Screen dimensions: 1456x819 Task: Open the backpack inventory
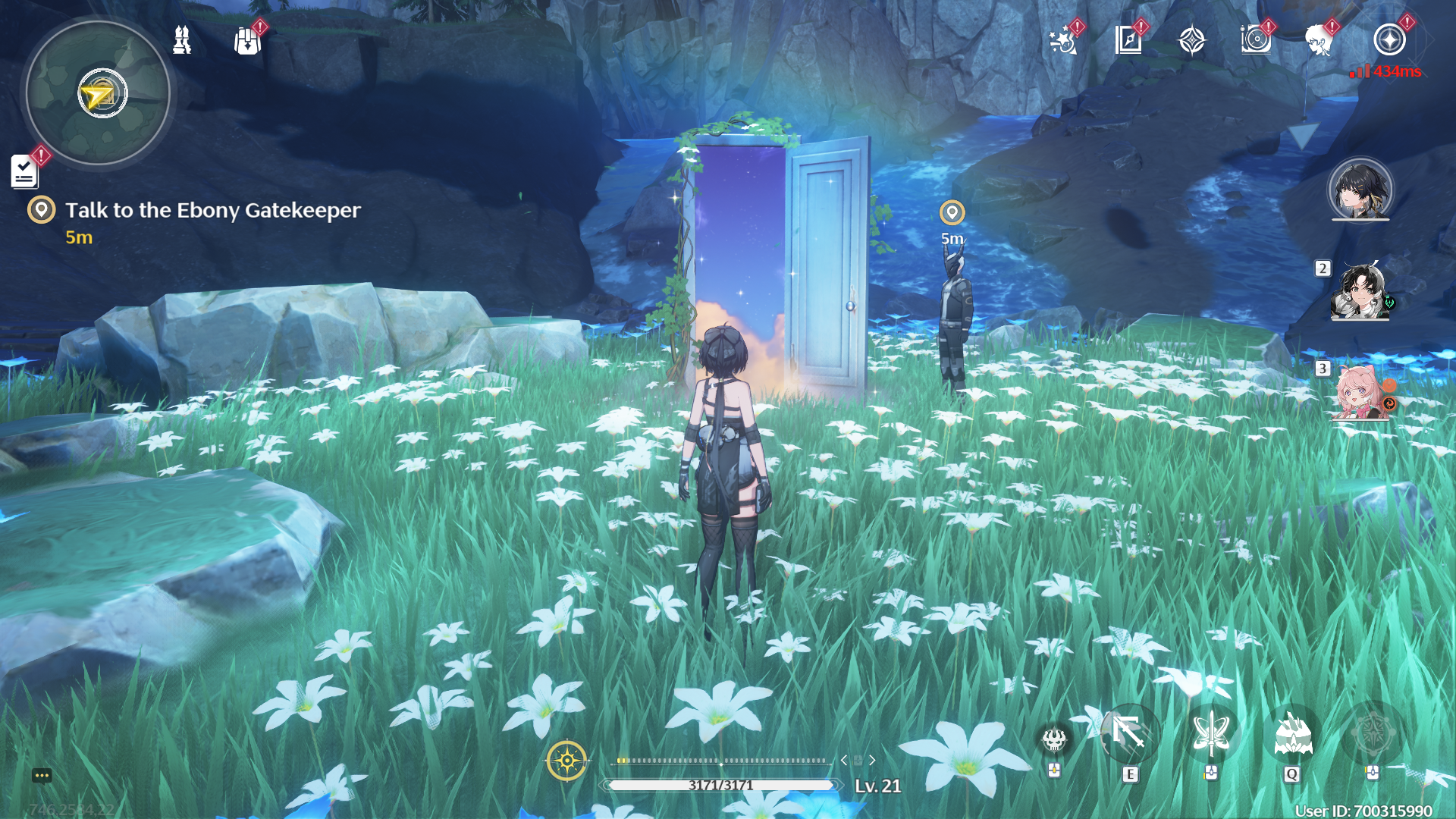point(247,41)
